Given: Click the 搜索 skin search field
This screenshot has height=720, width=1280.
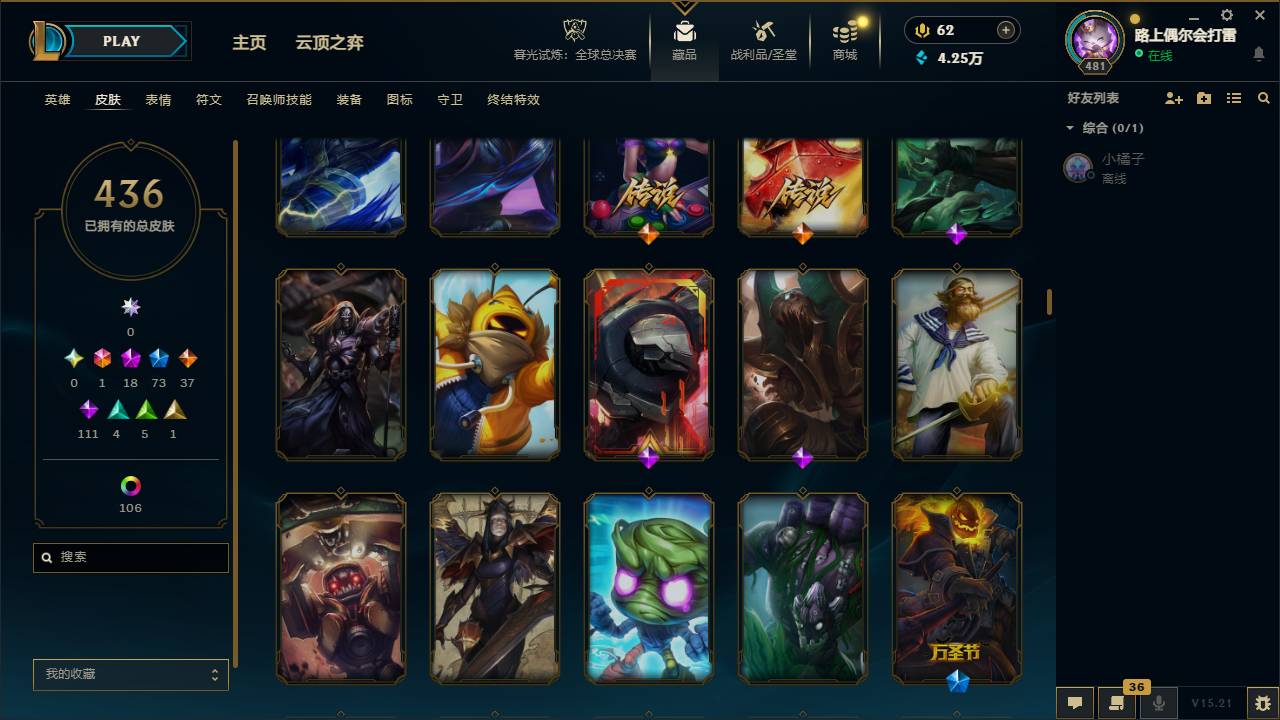Looking at the screenshot, I should (130, 557).
